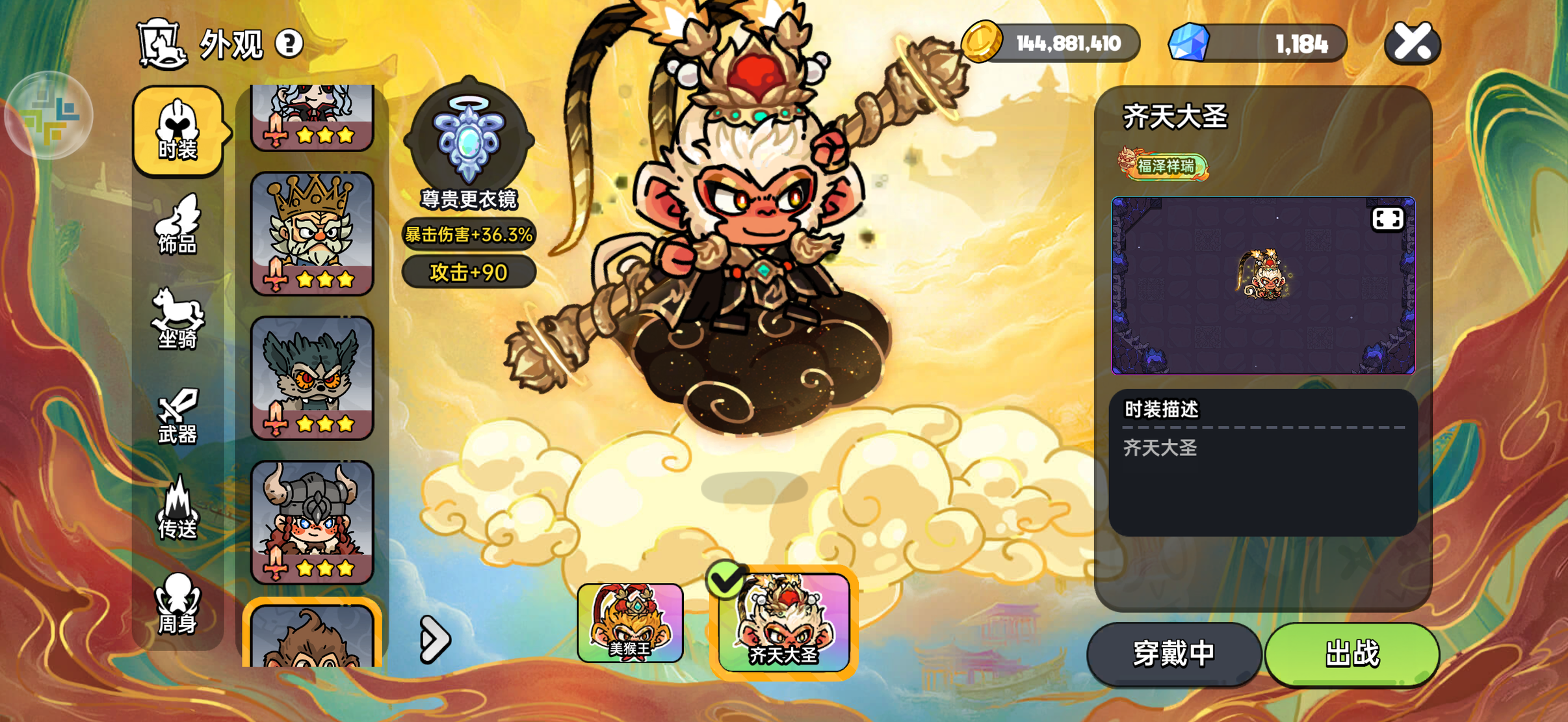Image resolution: width=1568 pixels, height=722 pixels.
Task: Select the 武器 weapon tab
Action: click(x=178, y=416)
